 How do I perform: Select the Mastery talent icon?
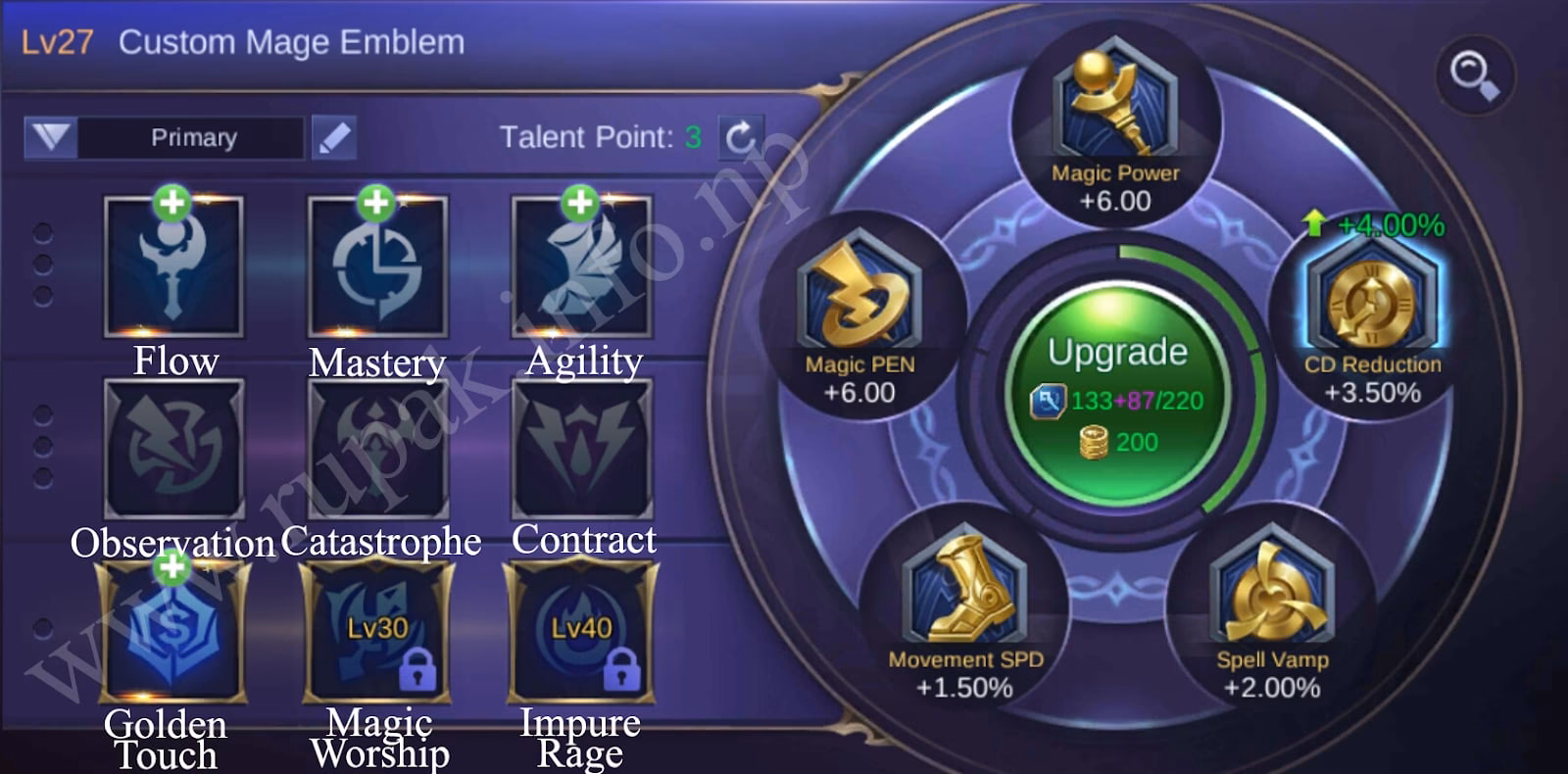377,265
